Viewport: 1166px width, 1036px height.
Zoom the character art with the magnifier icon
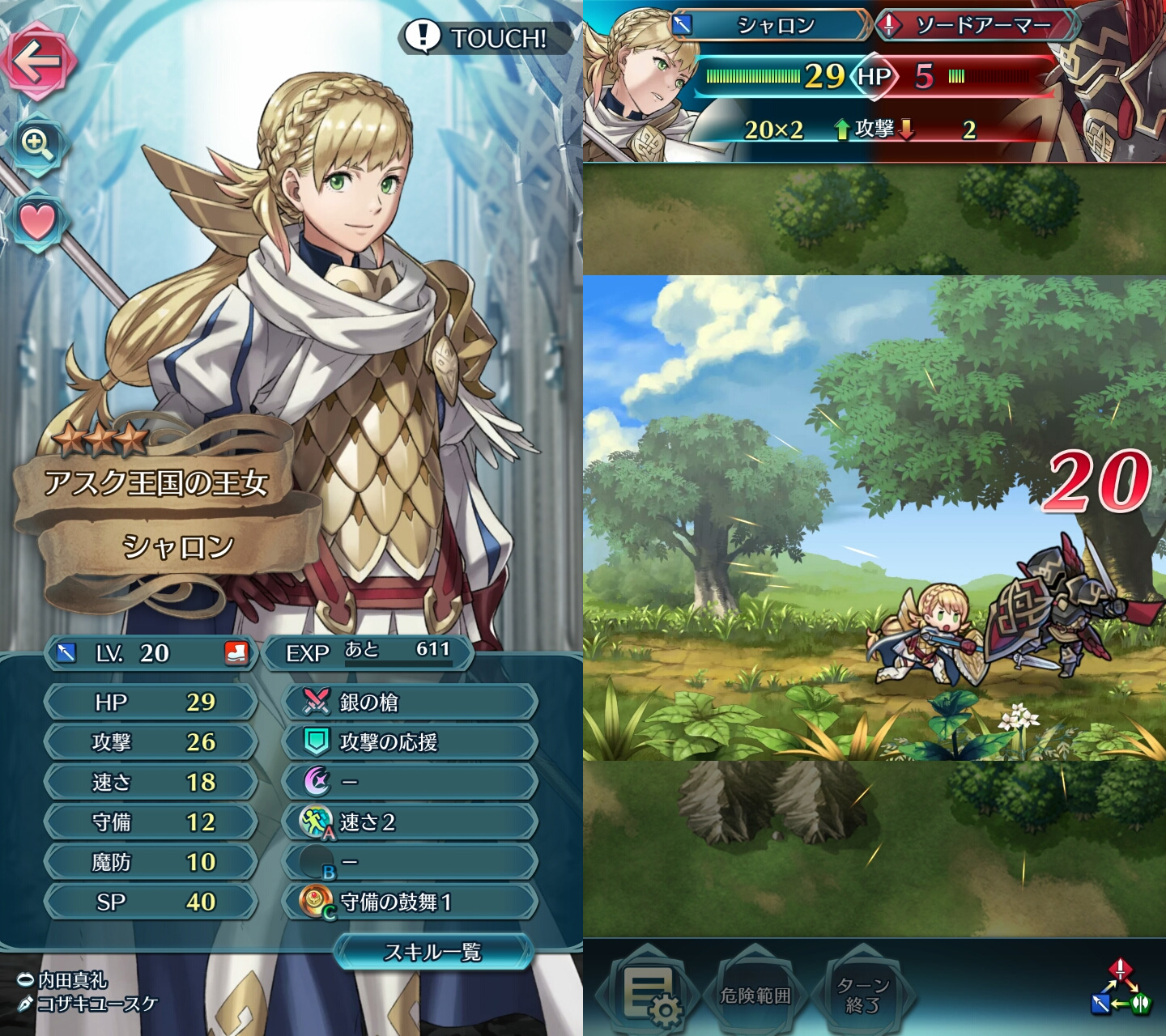click(36, 144)
